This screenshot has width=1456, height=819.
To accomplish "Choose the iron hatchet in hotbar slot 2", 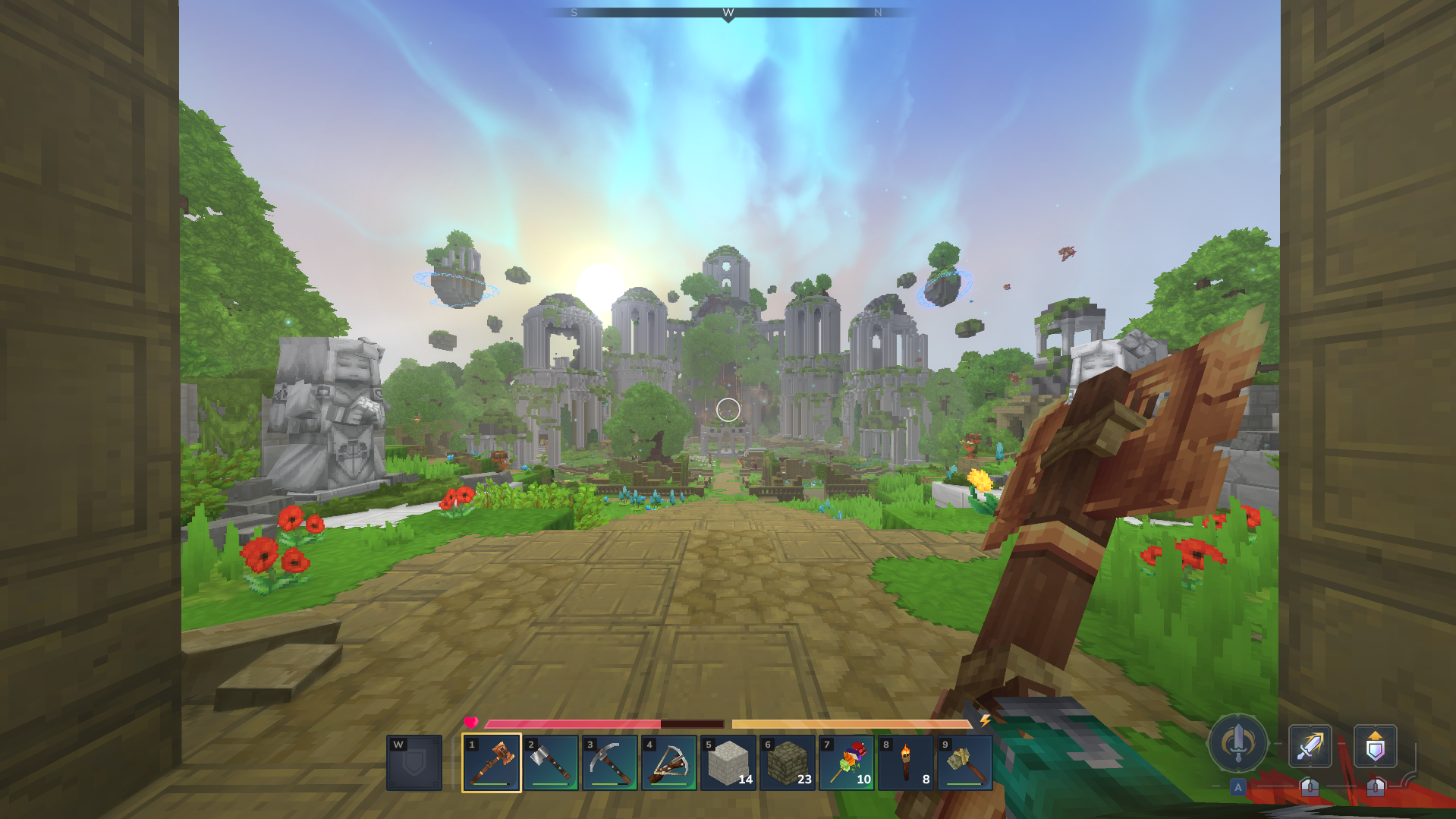I will 550,762.
